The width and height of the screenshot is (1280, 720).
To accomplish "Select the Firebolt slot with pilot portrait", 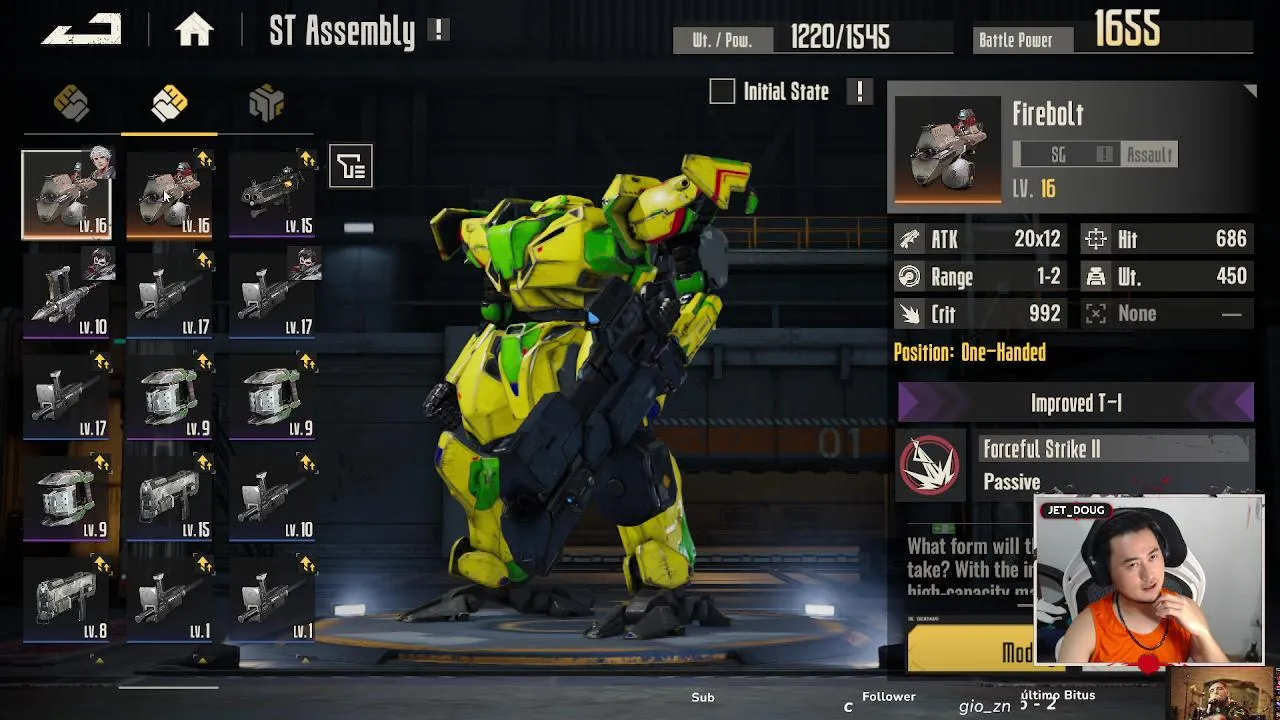I will point(67,195).
